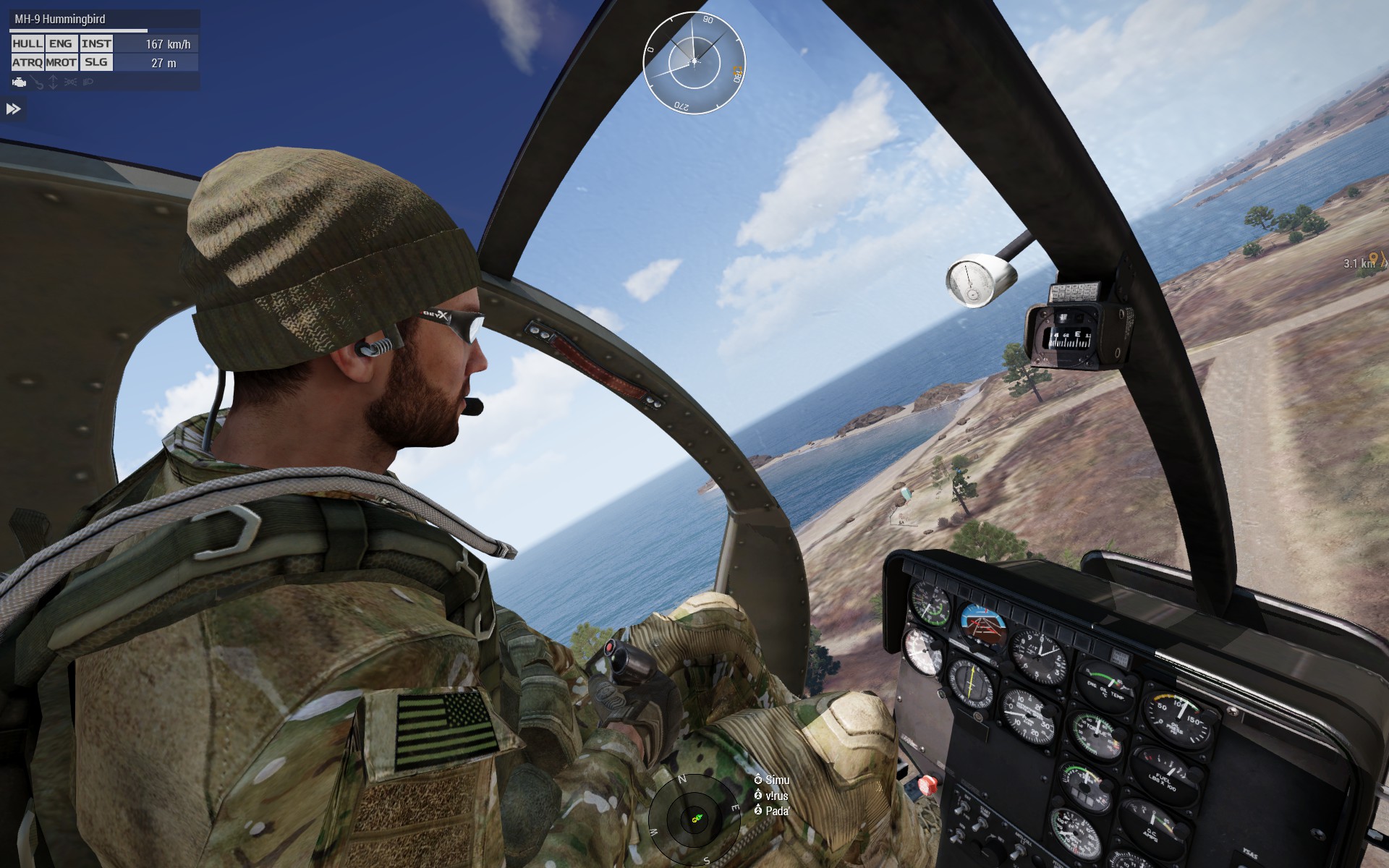Click the HULL damage indicator
This screenshot has height=868, width=1389.
[27, 44]
